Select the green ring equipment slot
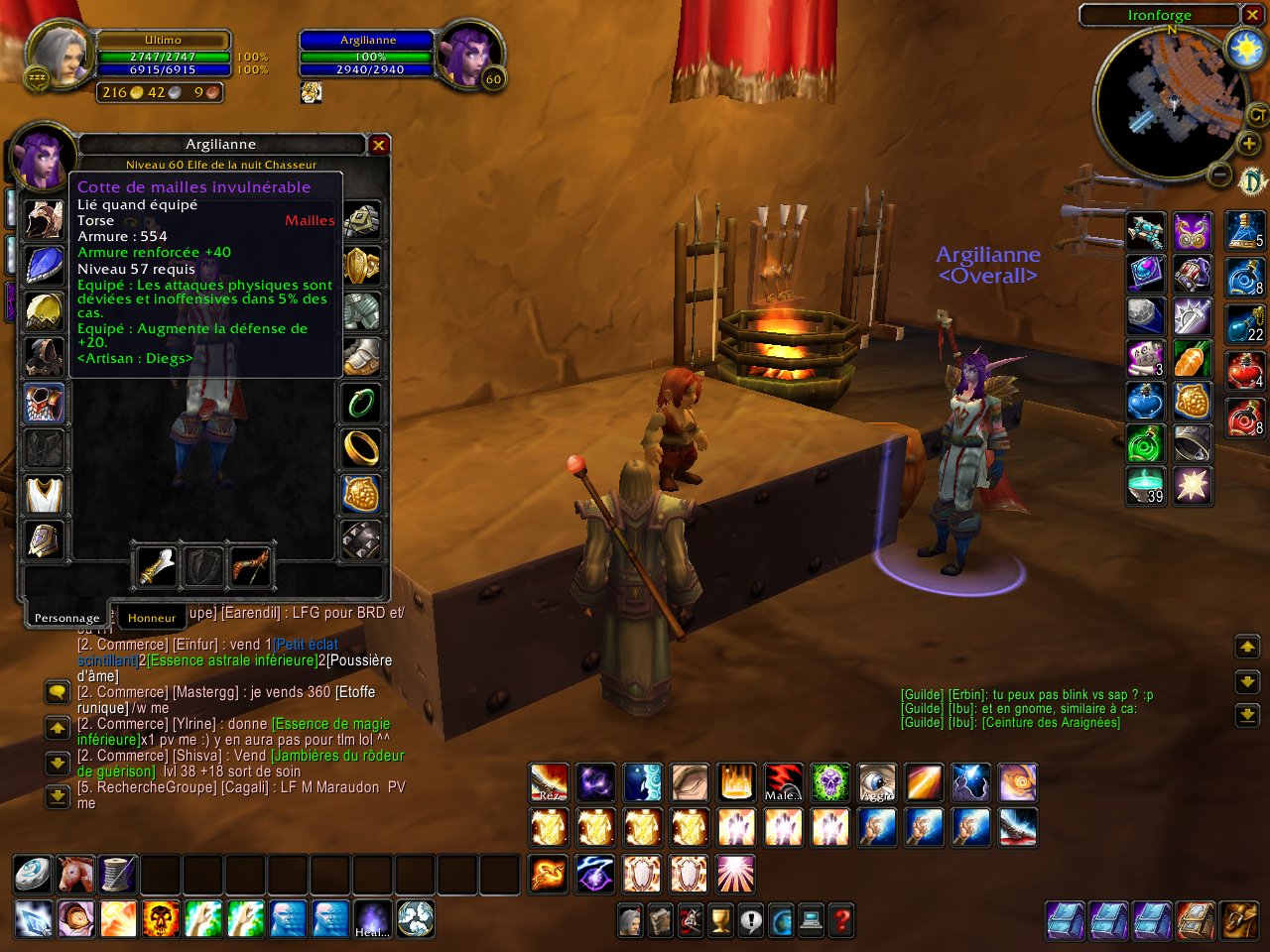The width and height of the screenshot is (1270, 952). pos(361,403)
